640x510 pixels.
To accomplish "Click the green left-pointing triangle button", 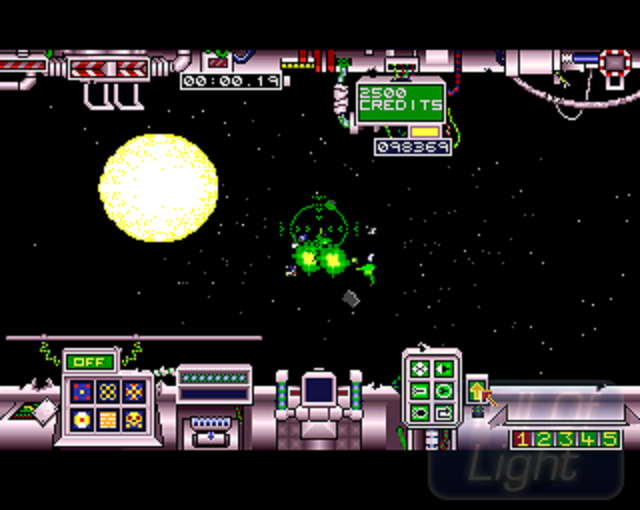I will pos(443,370).
